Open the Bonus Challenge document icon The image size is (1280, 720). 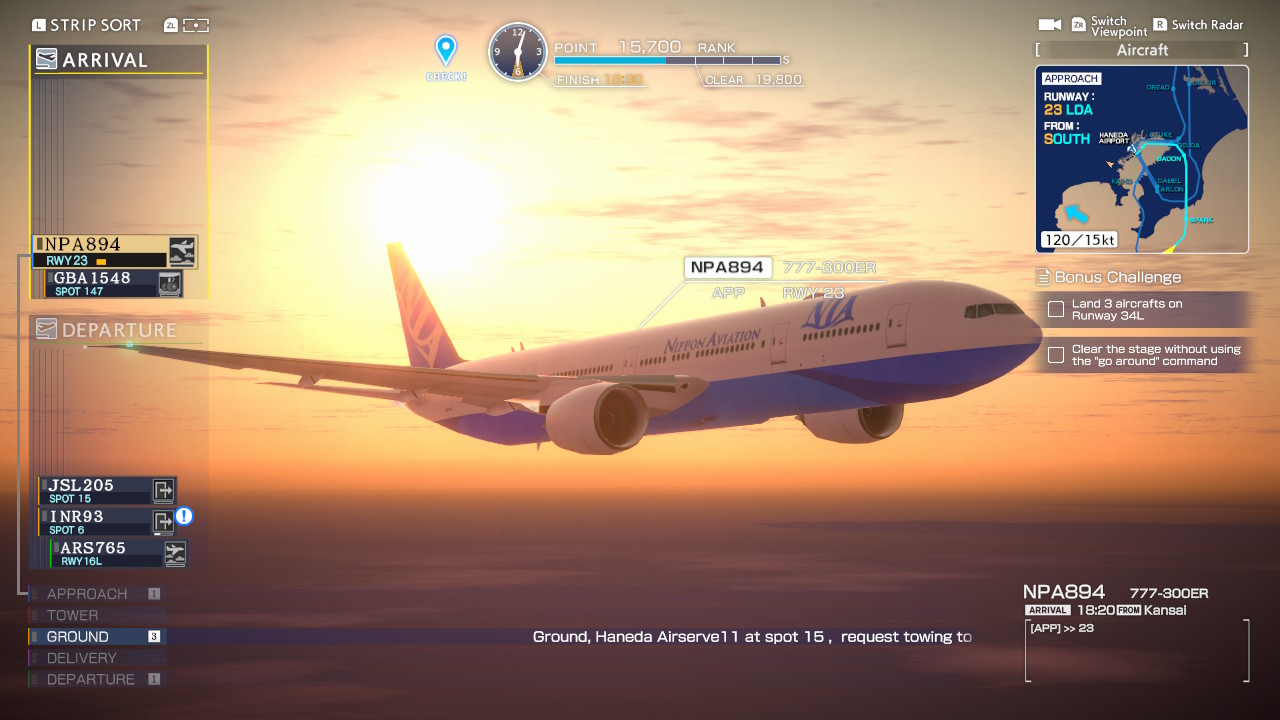[x=1041, y=277]
